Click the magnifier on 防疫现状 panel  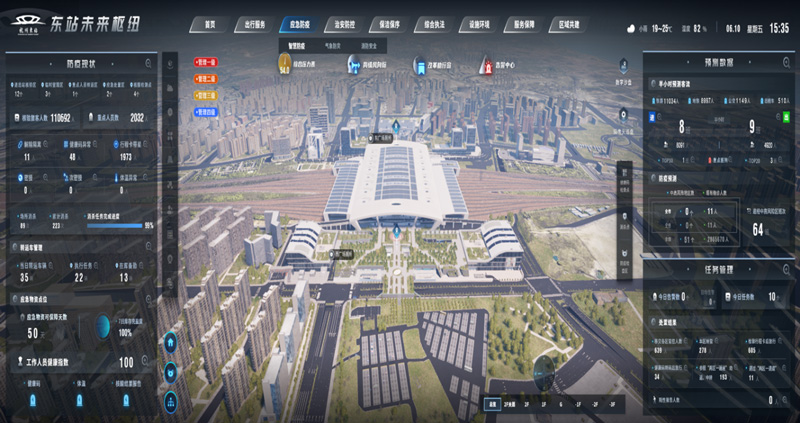click(x=148, y=63)
